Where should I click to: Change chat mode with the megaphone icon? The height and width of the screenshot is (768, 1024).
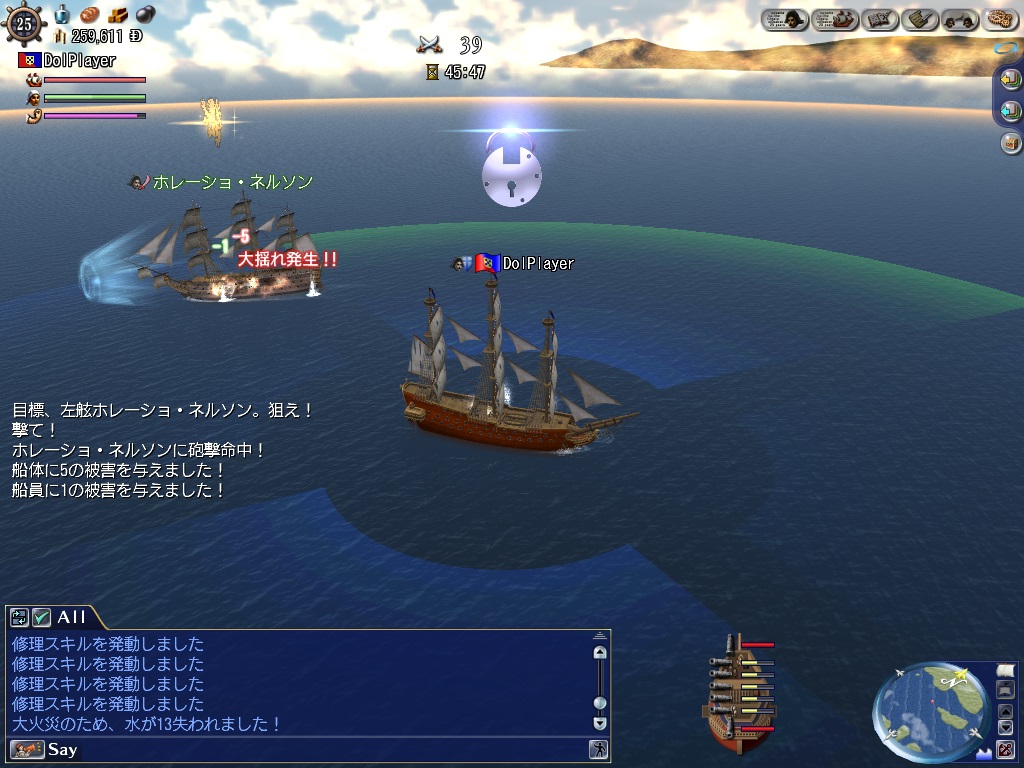[27, 749]
